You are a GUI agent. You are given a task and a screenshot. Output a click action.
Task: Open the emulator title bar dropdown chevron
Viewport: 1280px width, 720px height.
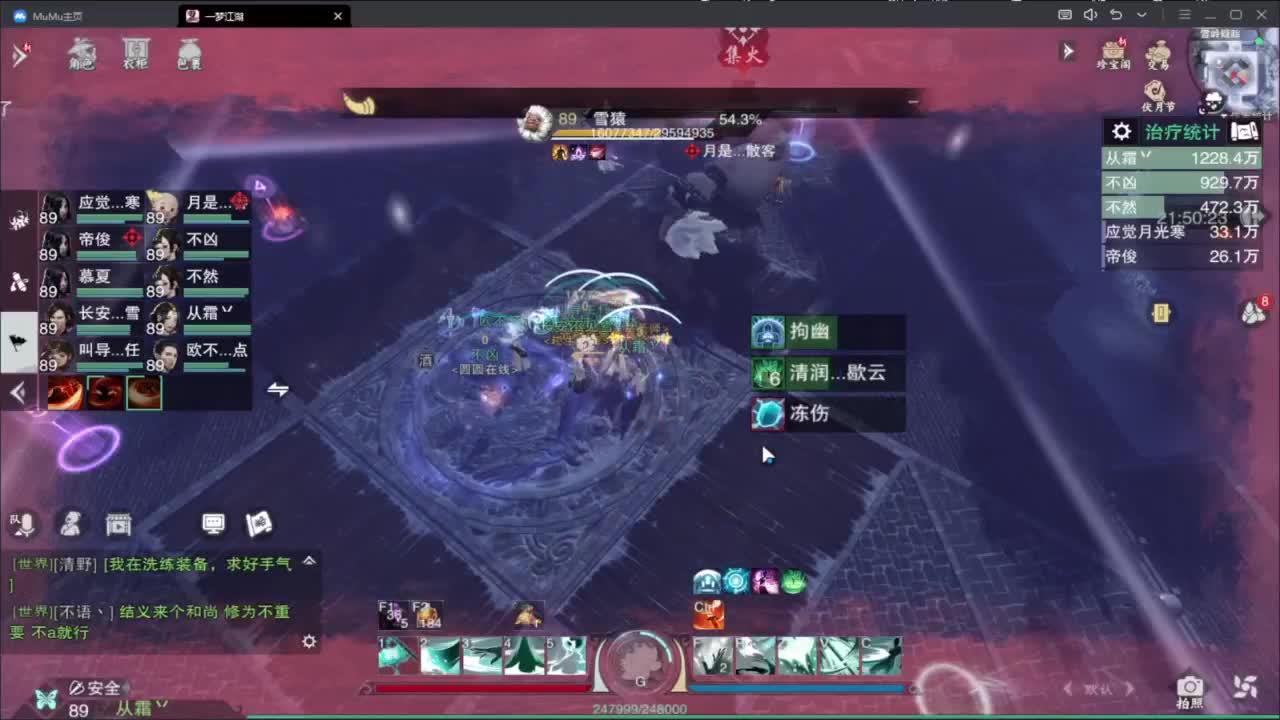(1140, 15)
